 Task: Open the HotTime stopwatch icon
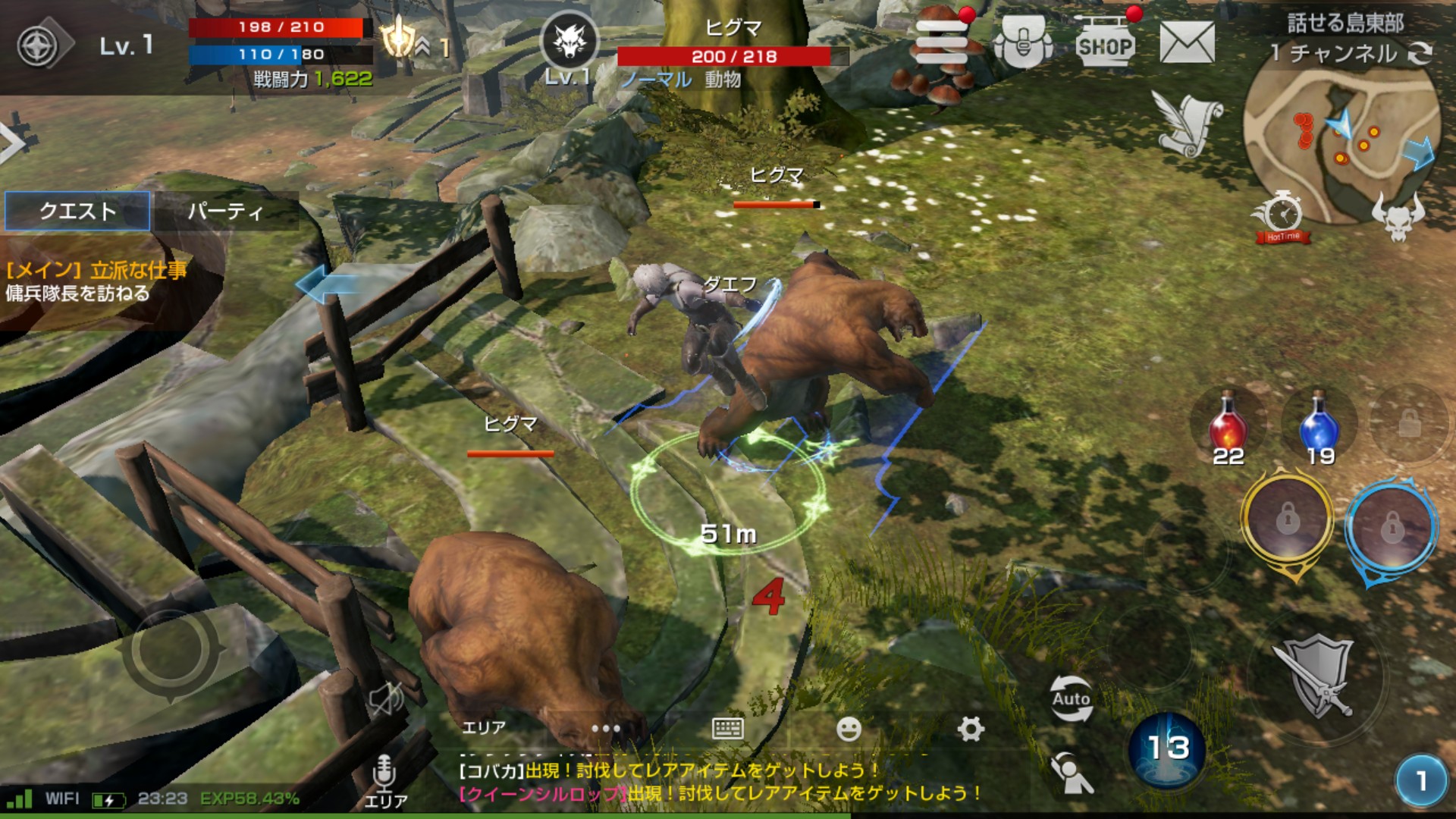pos(1282,217)
